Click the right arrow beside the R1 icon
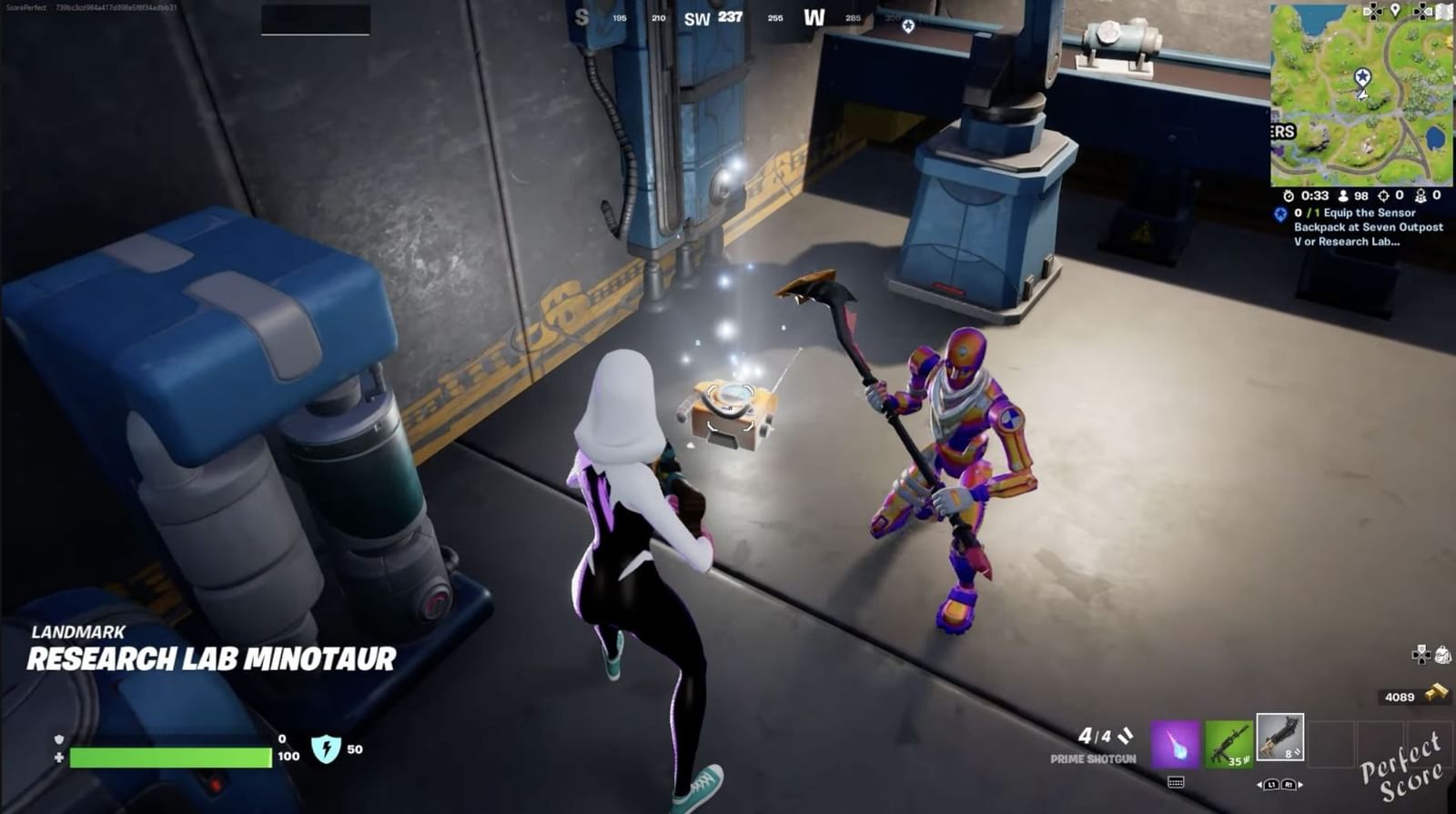Viewport: 1456px width, 814px height. [x=1300, y=785]
